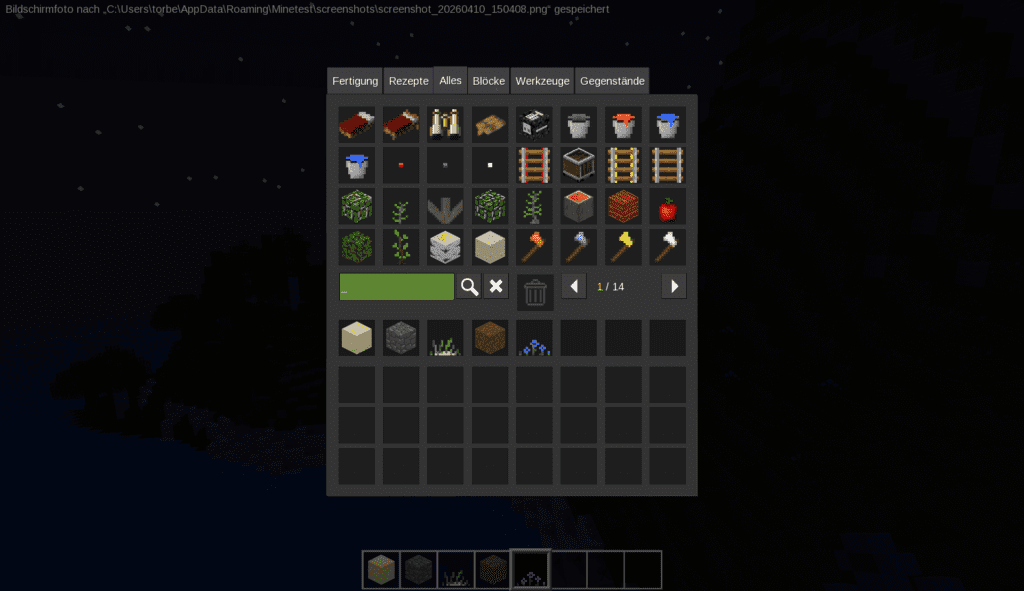Click the trash can slot
Screen dimensions: 1024x591
pyautogui.click(x=535, y=292)
